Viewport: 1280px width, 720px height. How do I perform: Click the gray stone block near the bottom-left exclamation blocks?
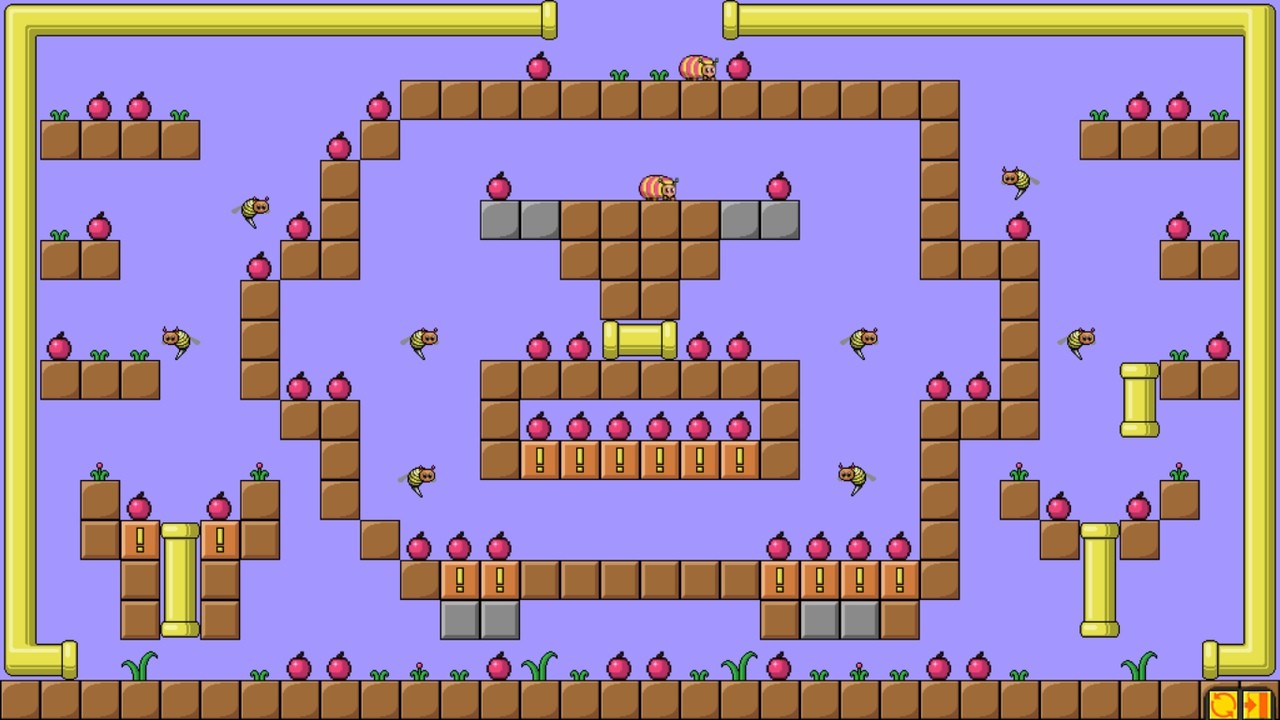point(460,620)
